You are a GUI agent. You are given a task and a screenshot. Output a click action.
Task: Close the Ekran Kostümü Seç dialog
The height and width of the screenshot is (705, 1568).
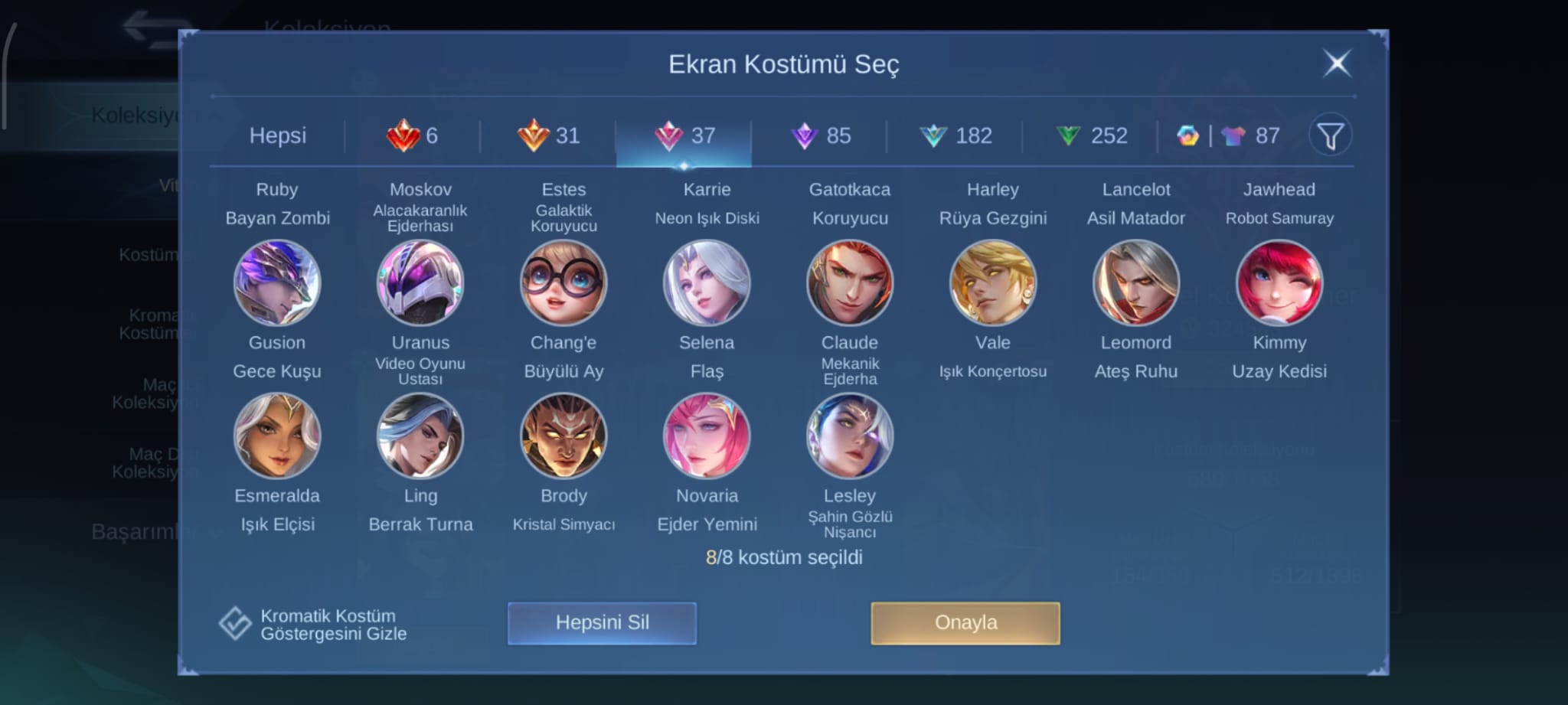tap(1337, 64)
